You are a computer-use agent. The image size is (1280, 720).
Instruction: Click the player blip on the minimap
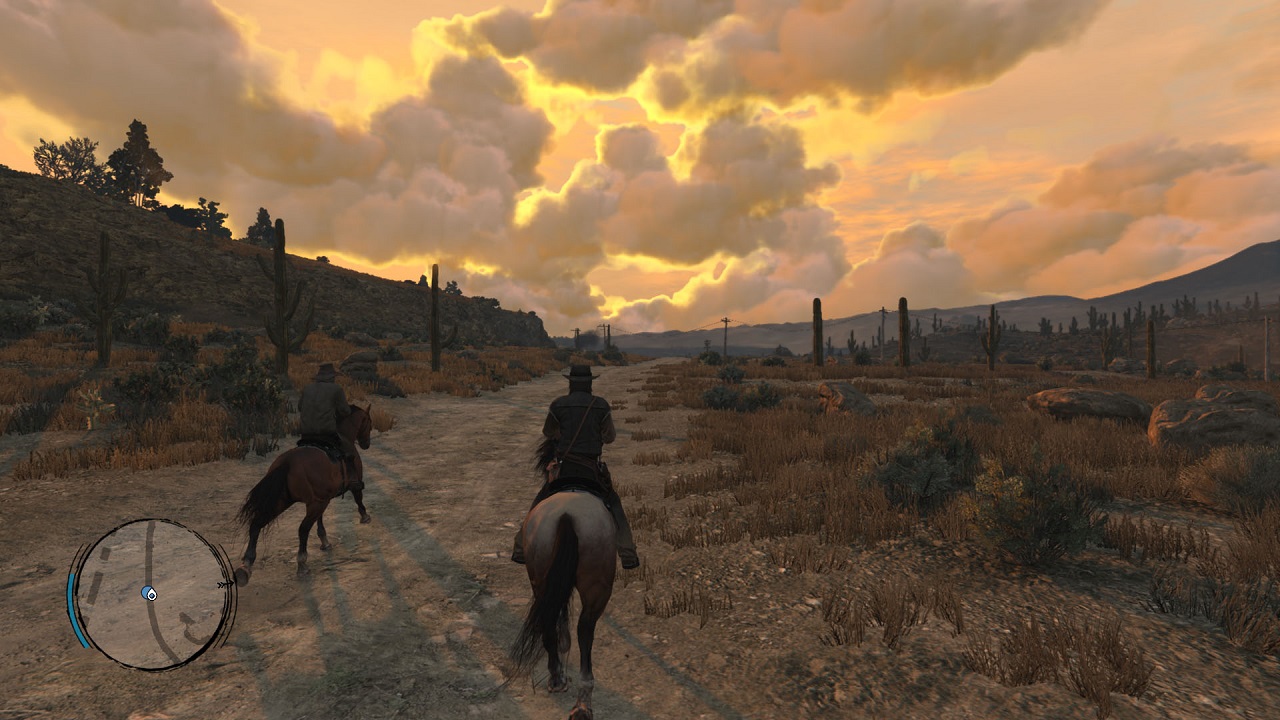[147, 592]
